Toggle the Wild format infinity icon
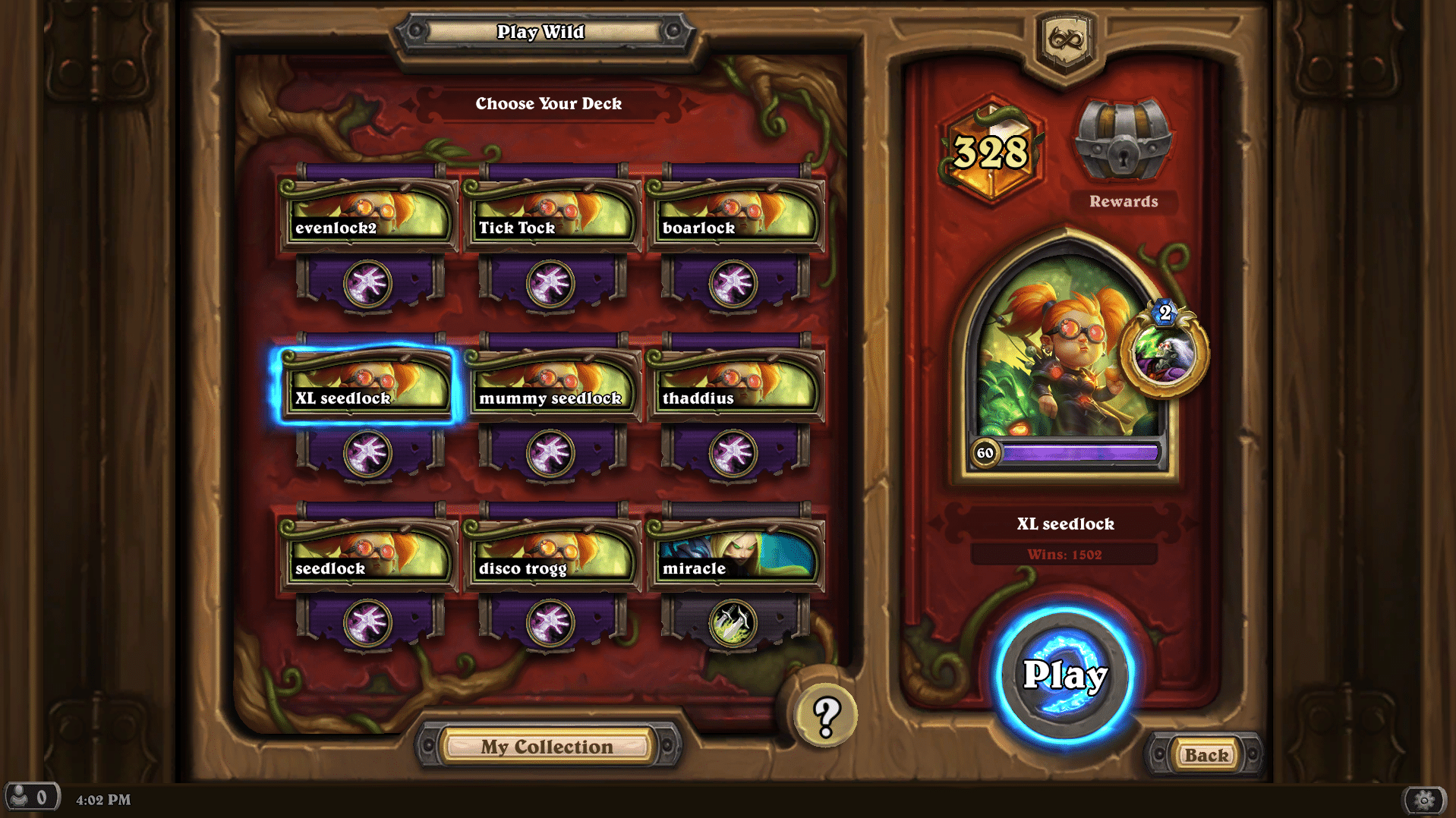 (x=1066, y=39)
